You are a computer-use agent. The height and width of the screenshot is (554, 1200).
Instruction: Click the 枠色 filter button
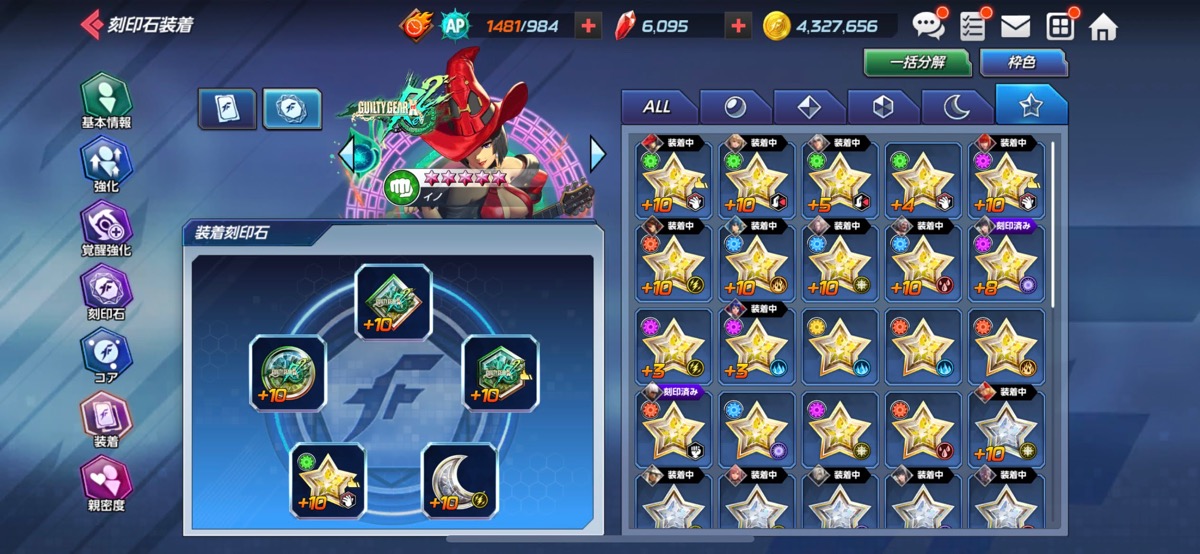1022,62
